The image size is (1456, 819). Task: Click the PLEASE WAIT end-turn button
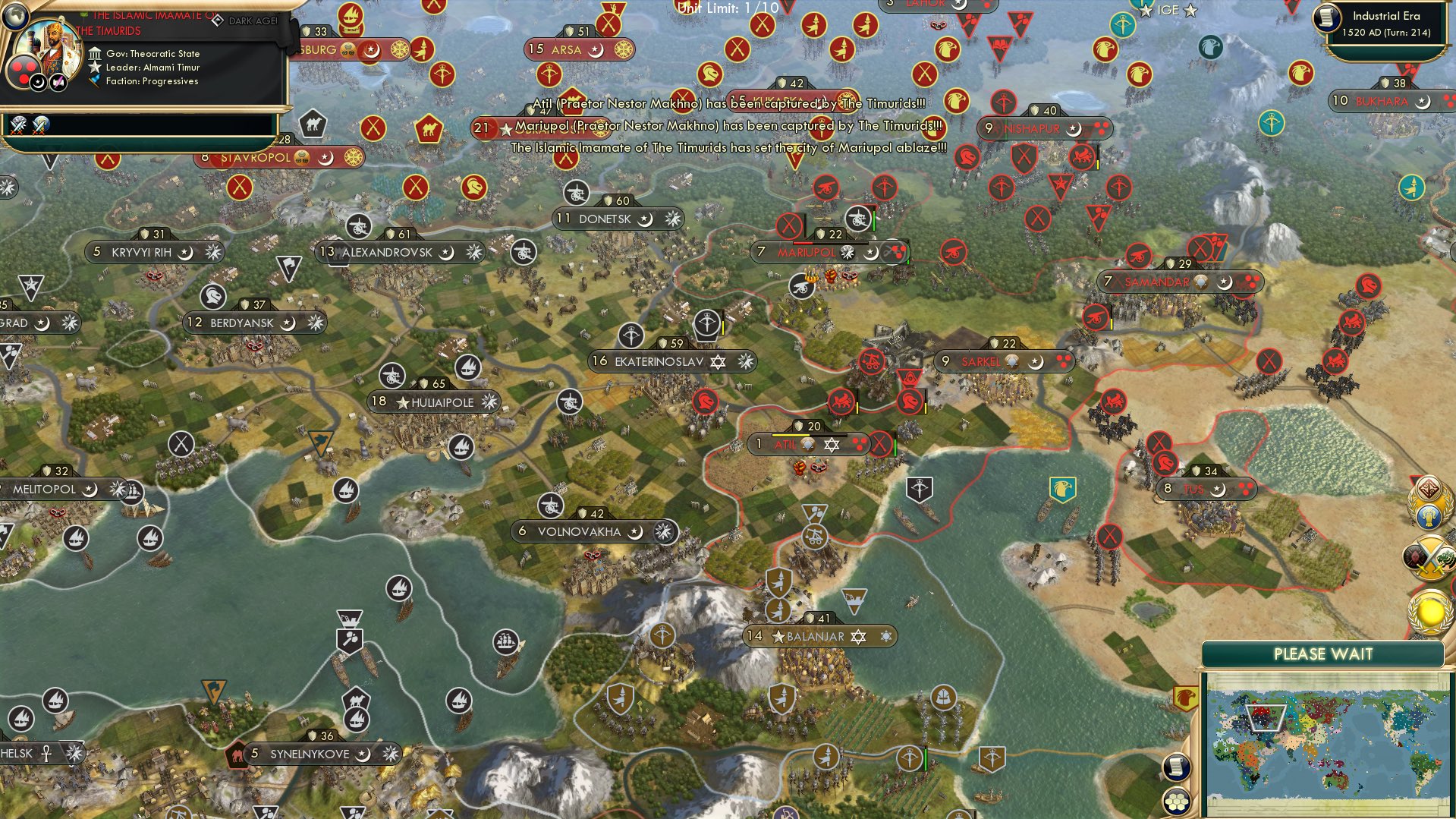1323,653
